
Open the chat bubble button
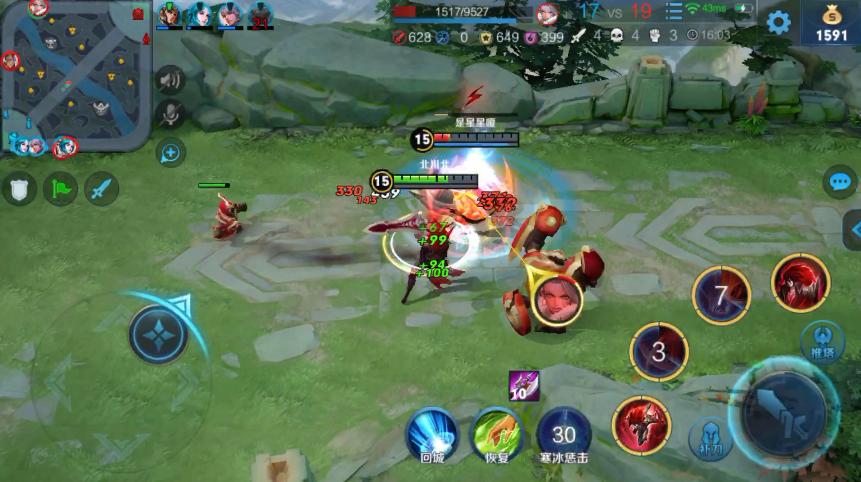tap(840, 182)
